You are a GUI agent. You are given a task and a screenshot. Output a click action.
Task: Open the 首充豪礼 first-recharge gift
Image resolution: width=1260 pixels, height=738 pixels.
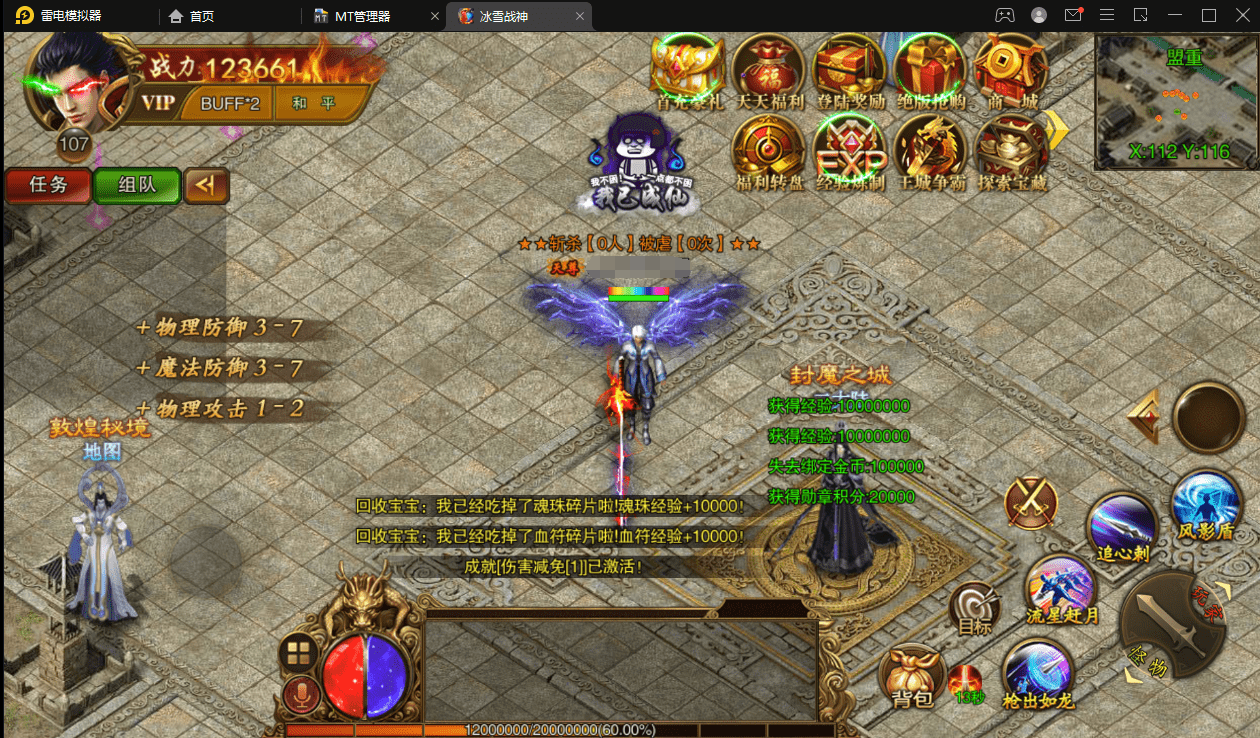[x=687, y=70]
